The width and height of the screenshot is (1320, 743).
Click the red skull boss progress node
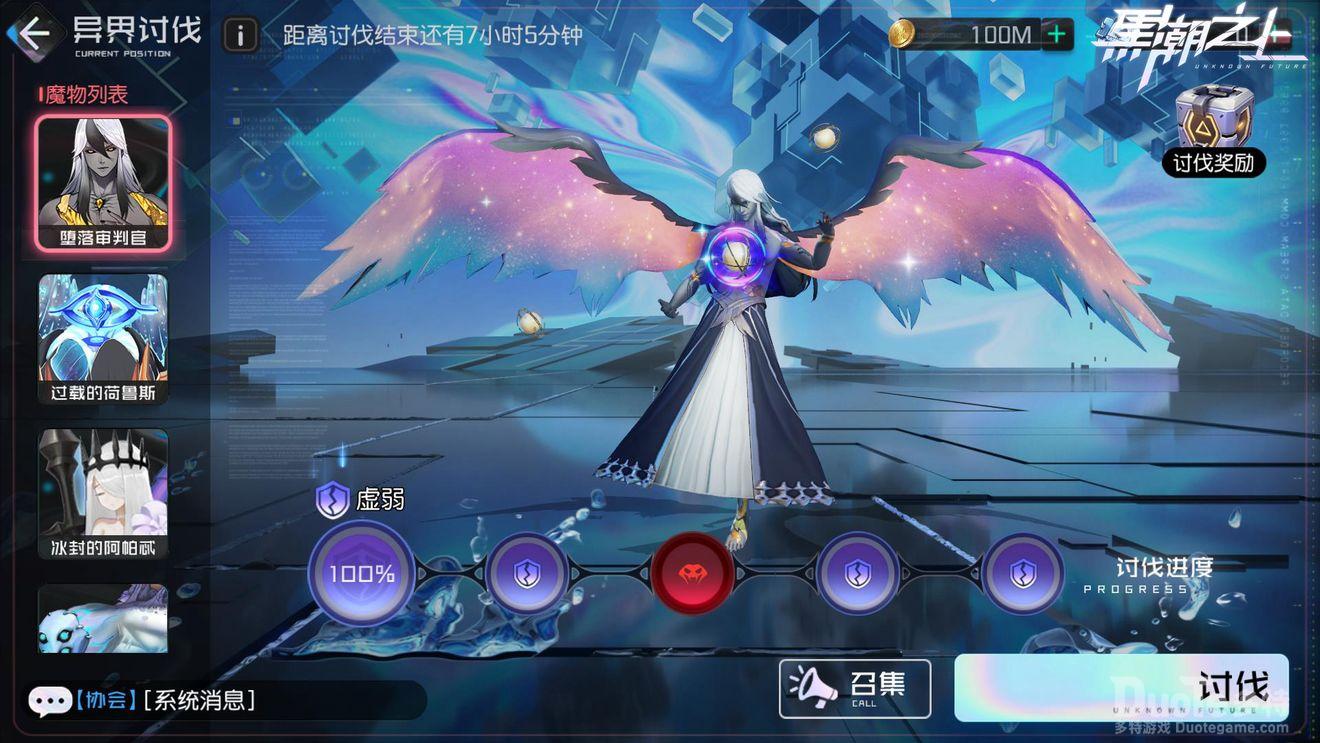click(693, 573)
